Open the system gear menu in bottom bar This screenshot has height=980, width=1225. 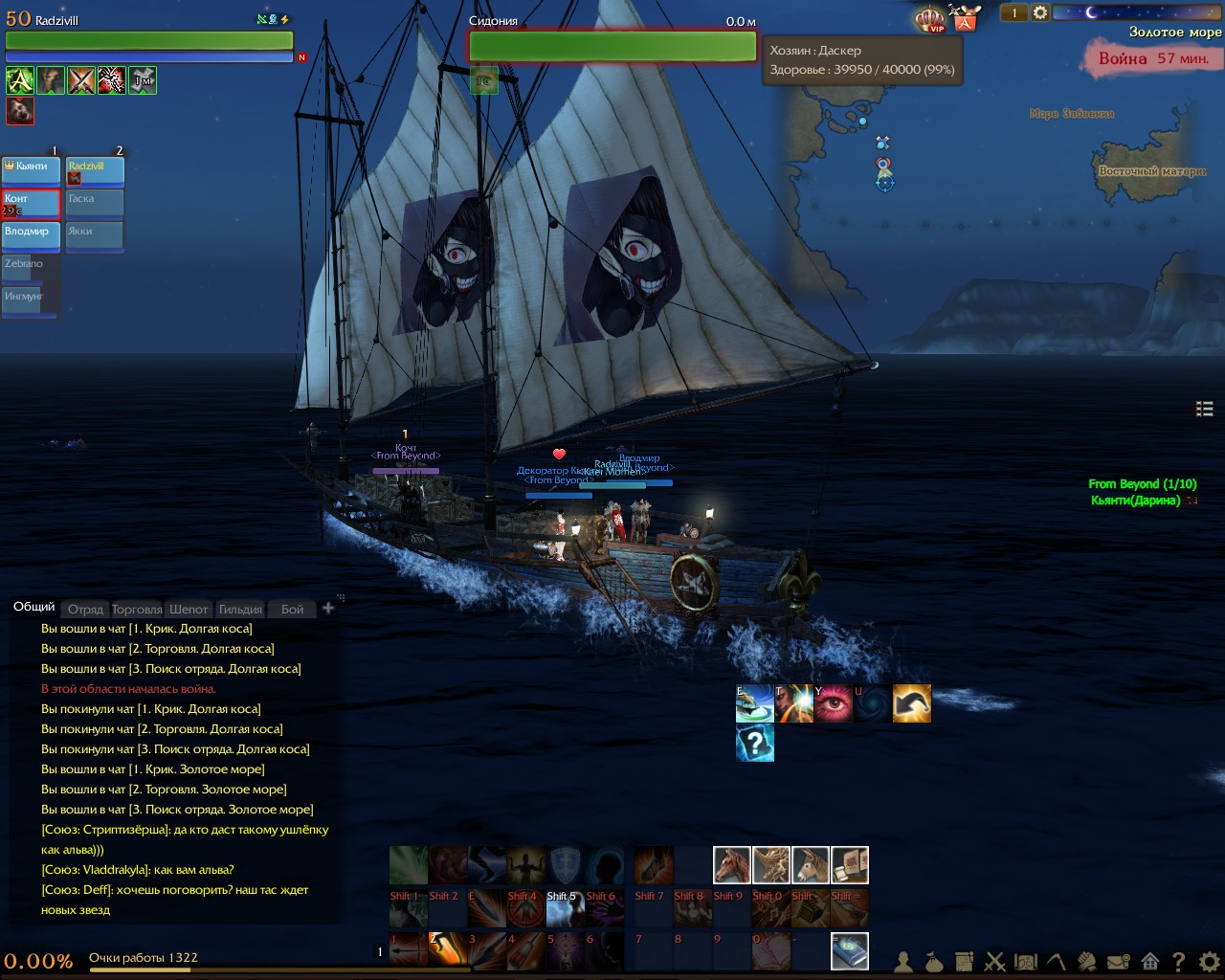[x=1210, y=962]
